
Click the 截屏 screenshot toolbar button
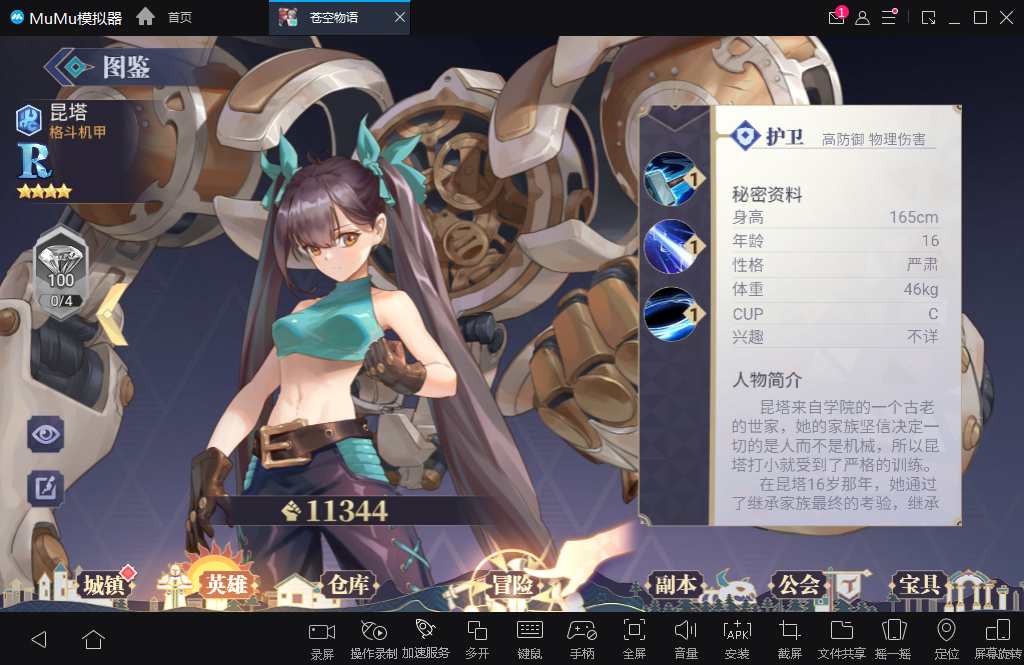(790, 639)
